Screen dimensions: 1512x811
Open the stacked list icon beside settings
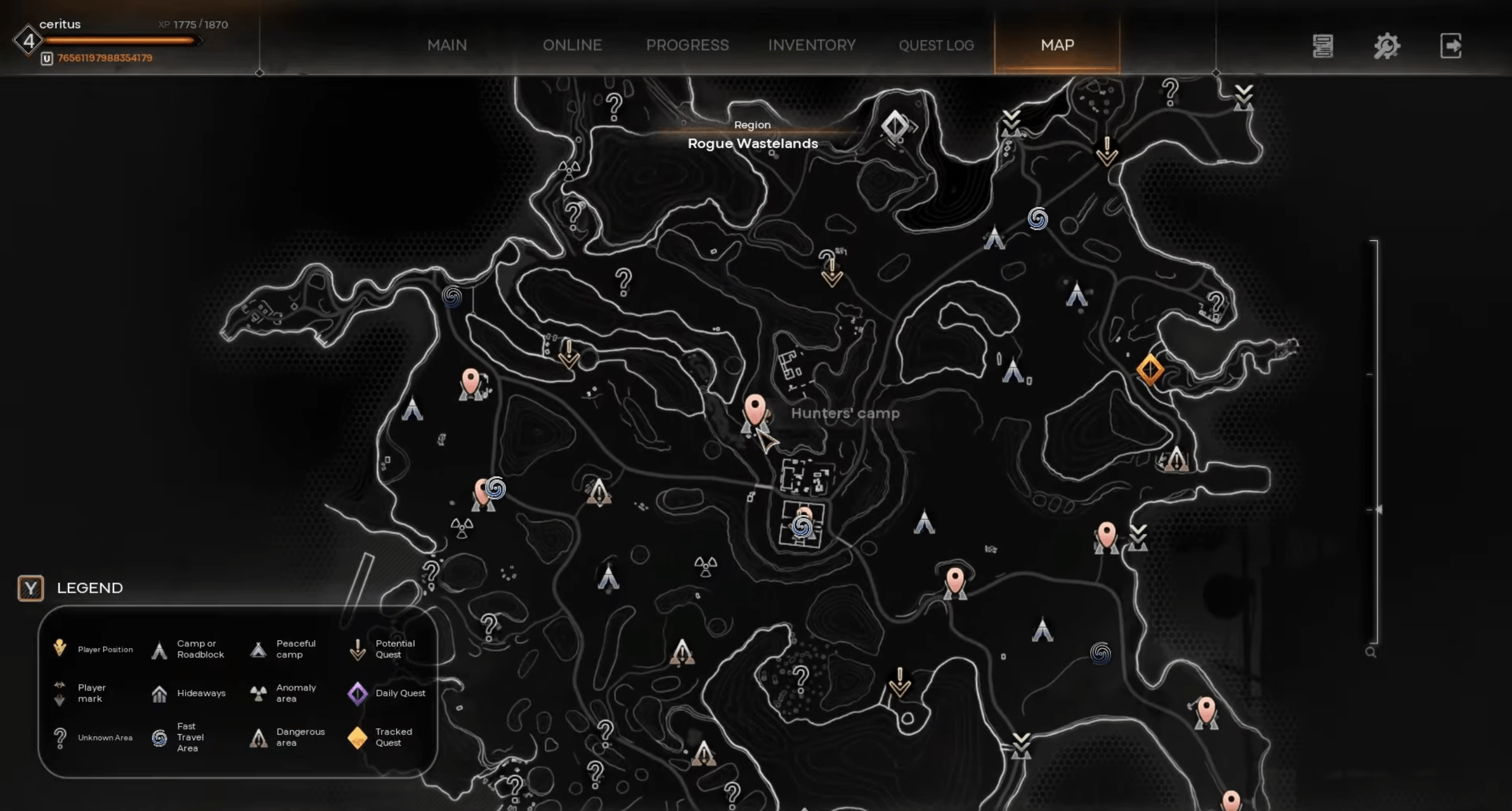pyautogui.click(x=1322, y=46)
